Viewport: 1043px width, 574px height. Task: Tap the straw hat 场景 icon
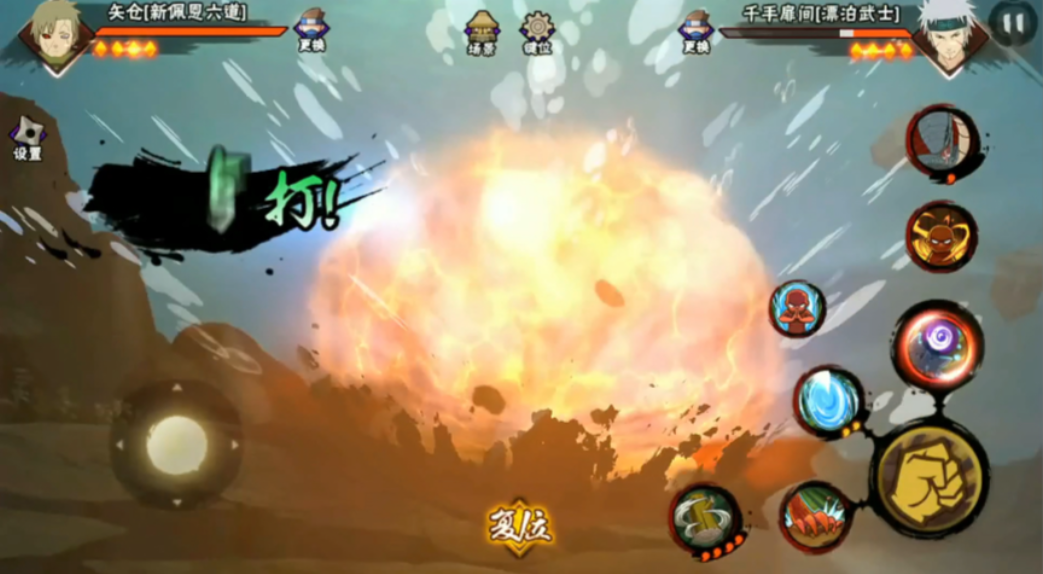(x=482, y=30)
